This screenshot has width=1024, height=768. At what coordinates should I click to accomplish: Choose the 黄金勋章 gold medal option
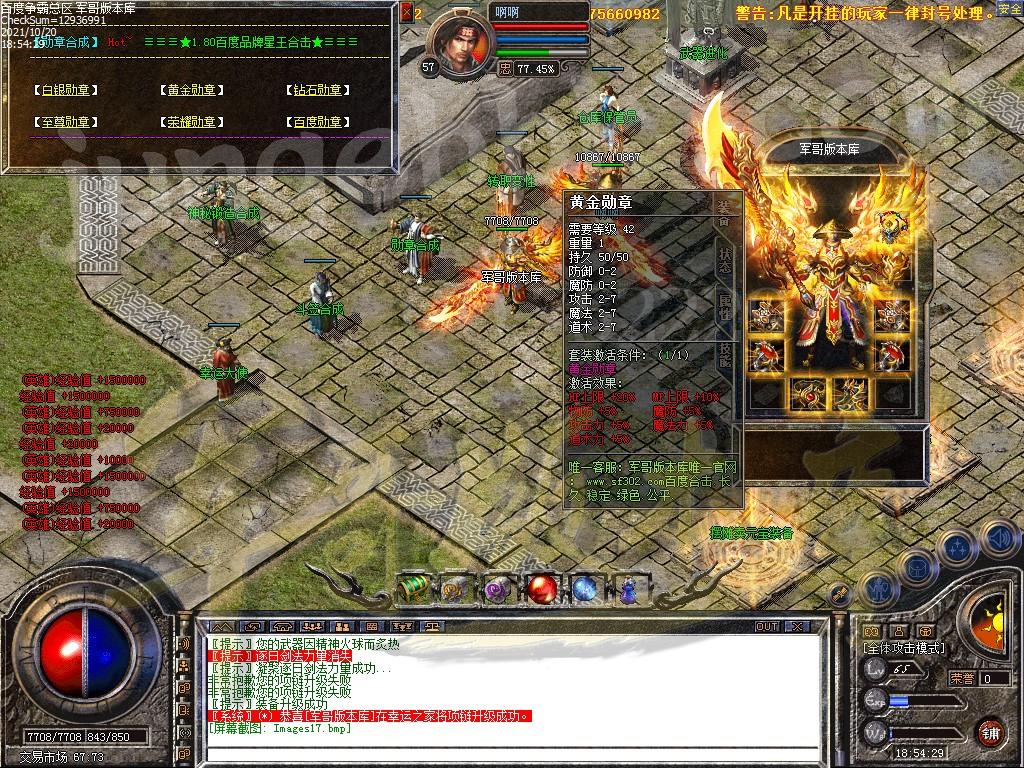coord(191,90)
